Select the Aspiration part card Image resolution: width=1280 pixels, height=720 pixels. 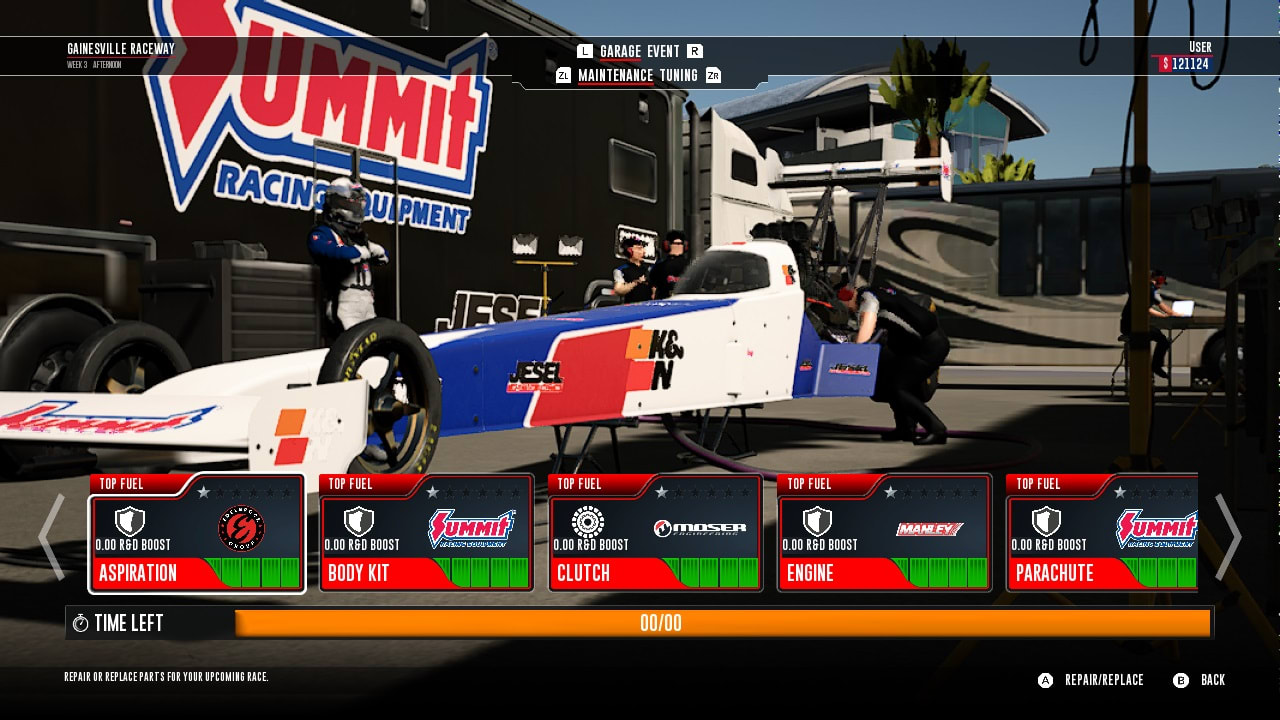(x=196, y=533)
